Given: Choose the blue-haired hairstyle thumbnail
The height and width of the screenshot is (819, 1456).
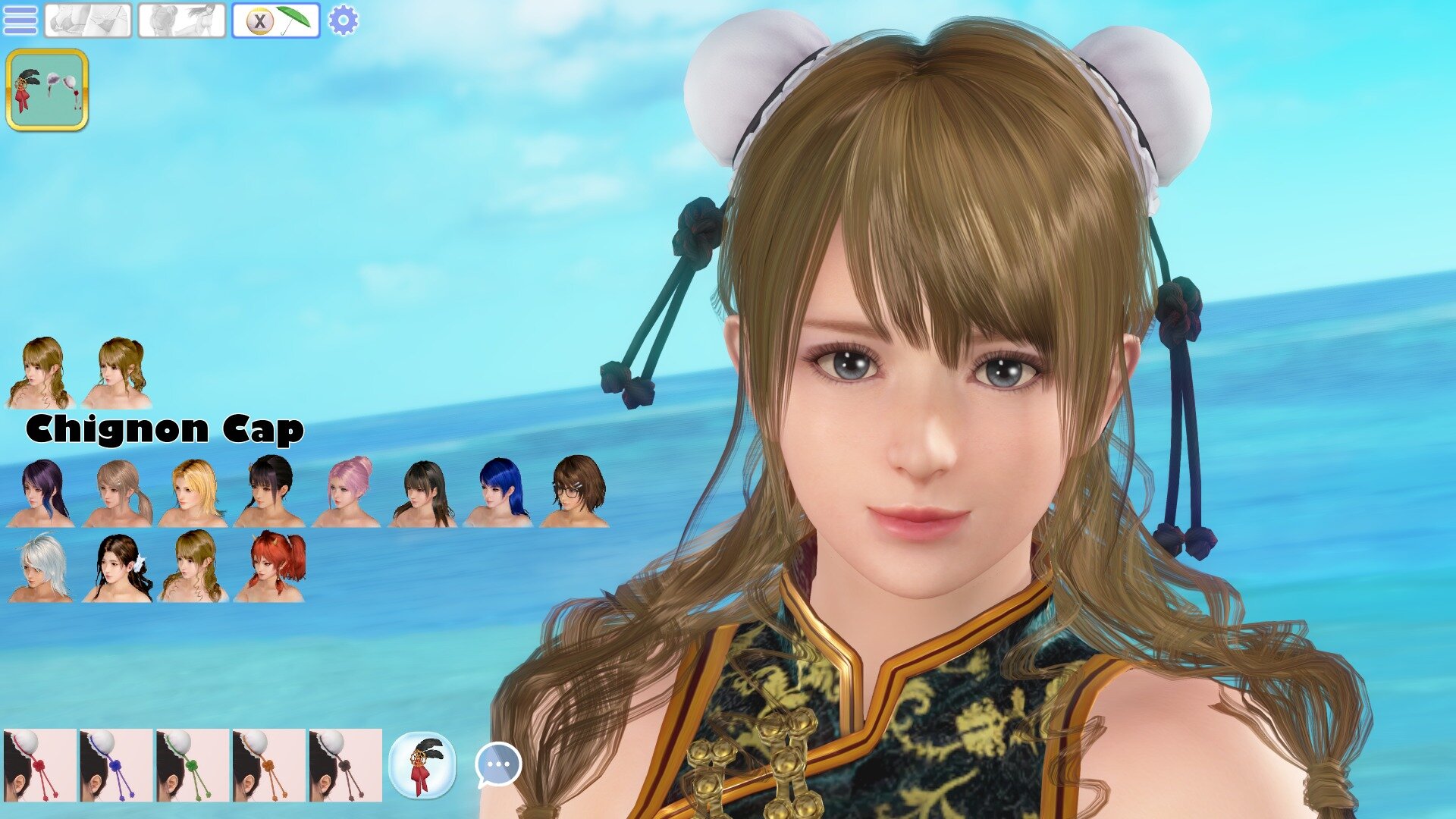Looking at the screenshot, I should [500, 493].
